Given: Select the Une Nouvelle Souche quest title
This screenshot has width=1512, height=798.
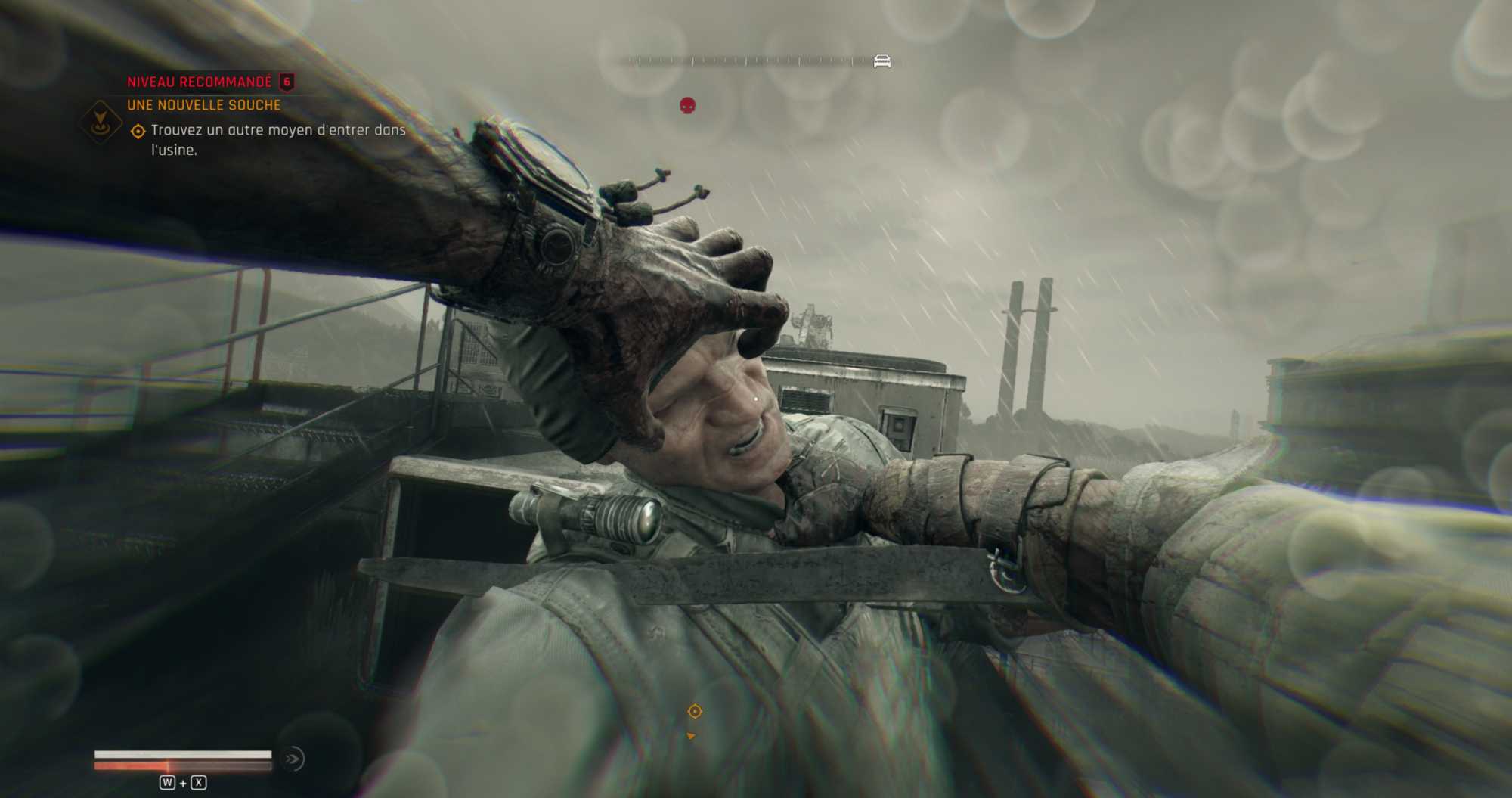Looking at the screenshot, I should [x=203, y=105].
